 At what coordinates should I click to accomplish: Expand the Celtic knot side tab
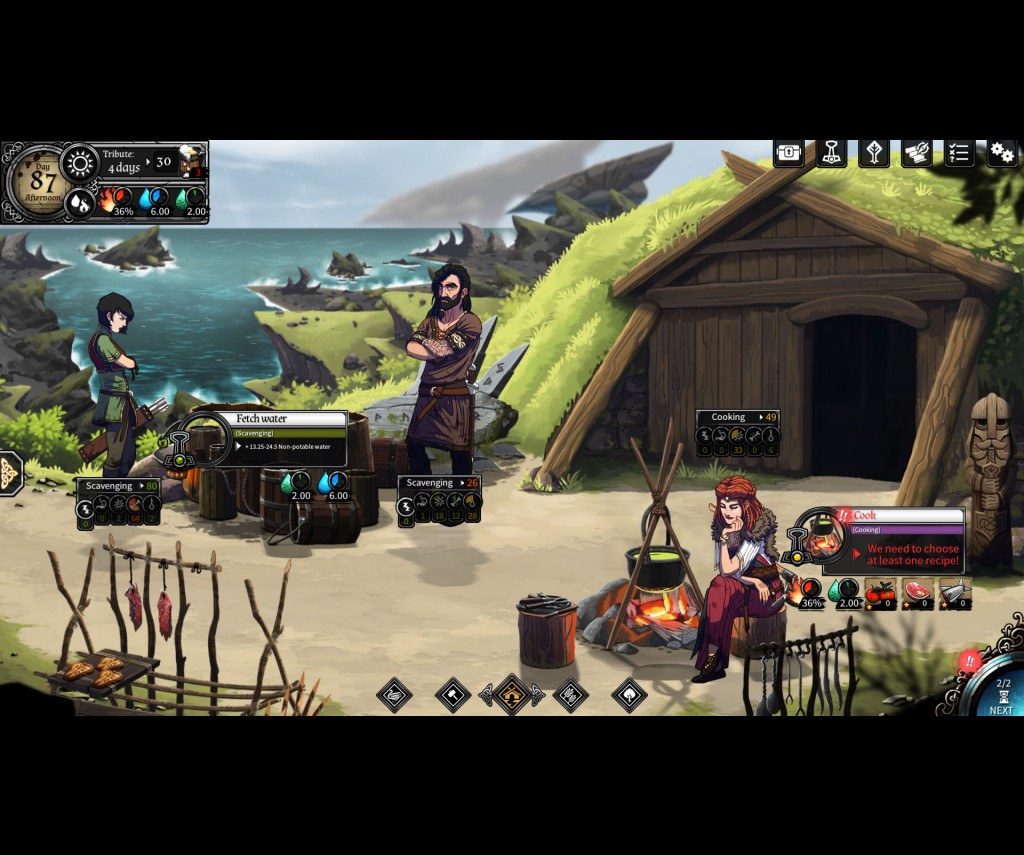coord(9,472)
